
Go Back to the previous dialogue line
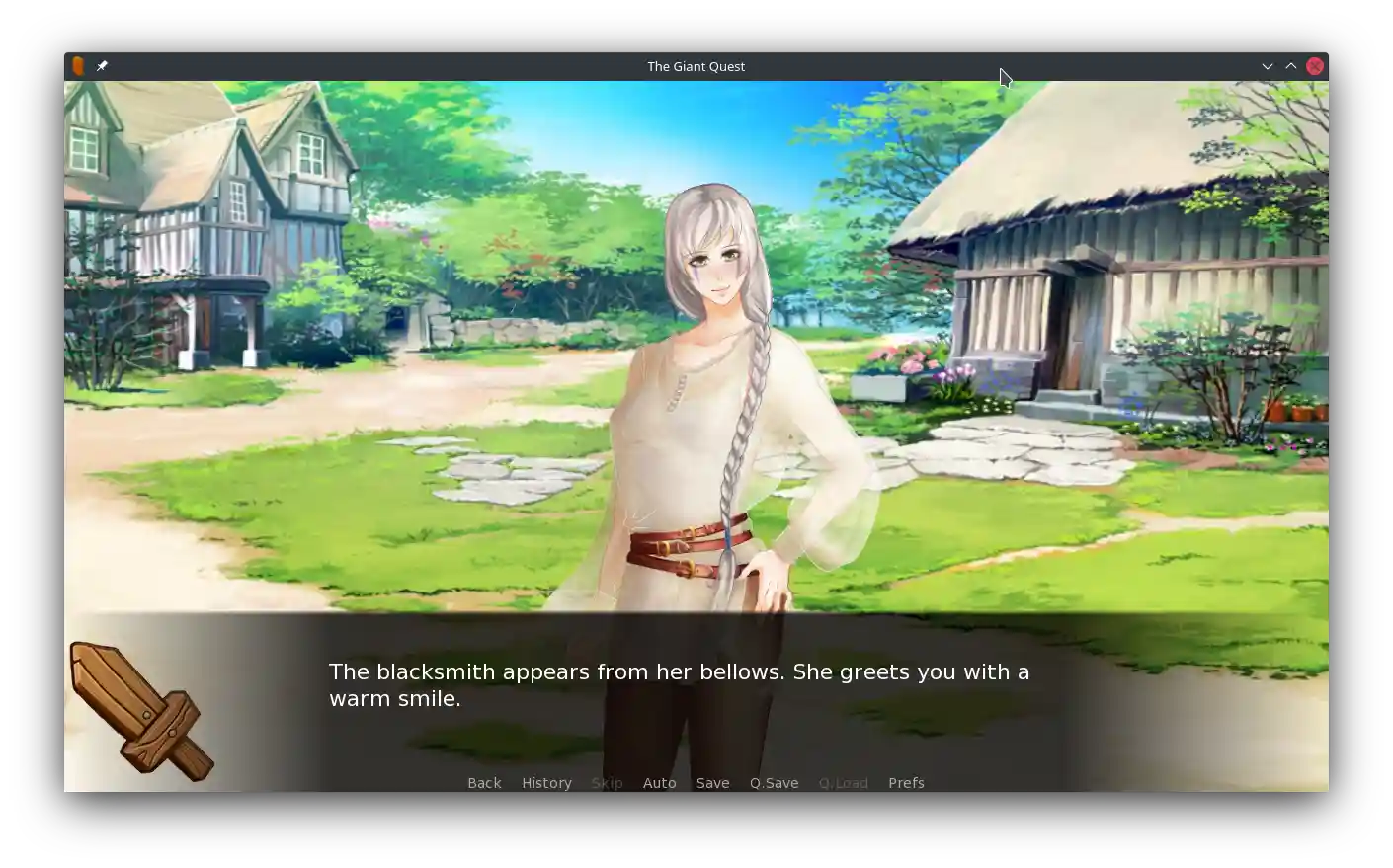click(484, 782)
